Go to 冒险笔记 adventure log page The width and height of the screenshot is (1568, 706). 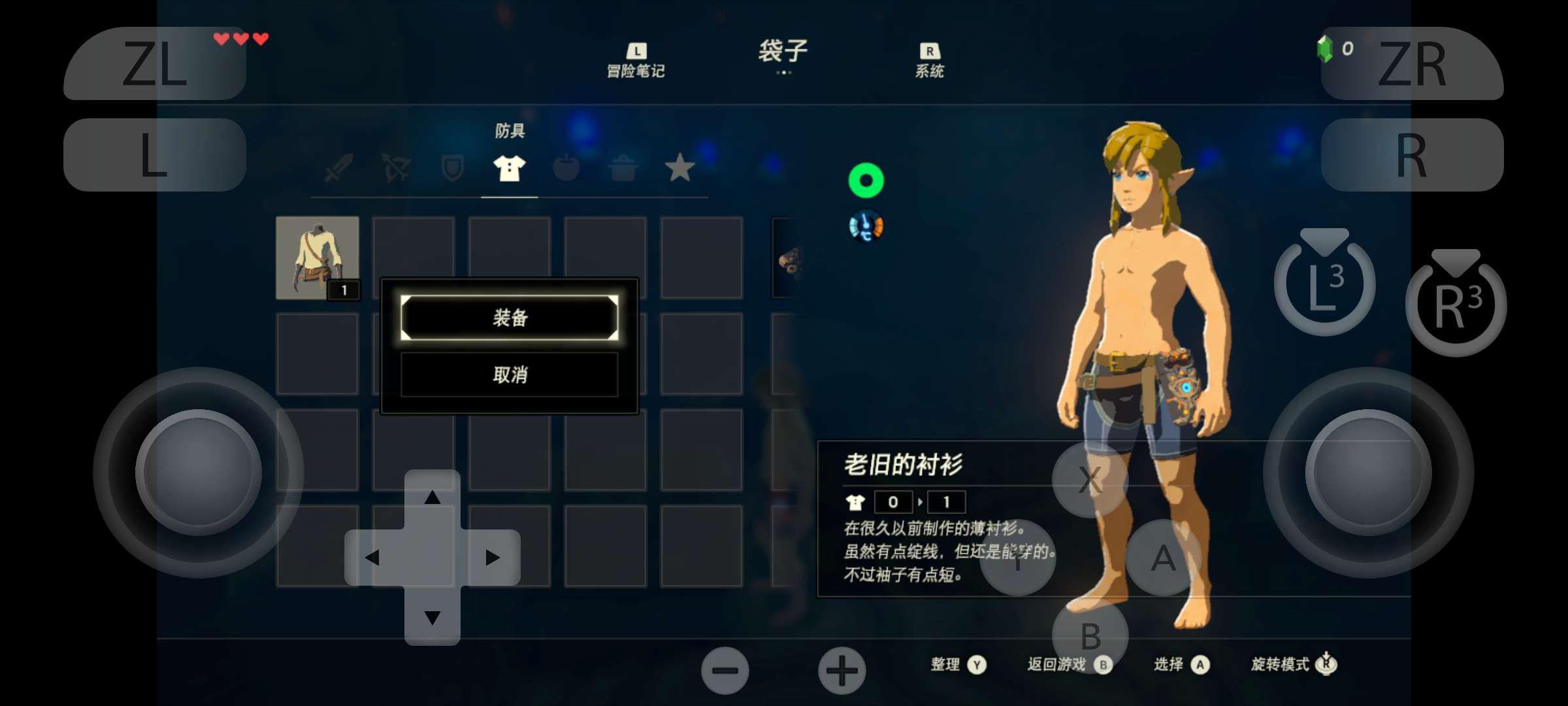pos(636,61)
